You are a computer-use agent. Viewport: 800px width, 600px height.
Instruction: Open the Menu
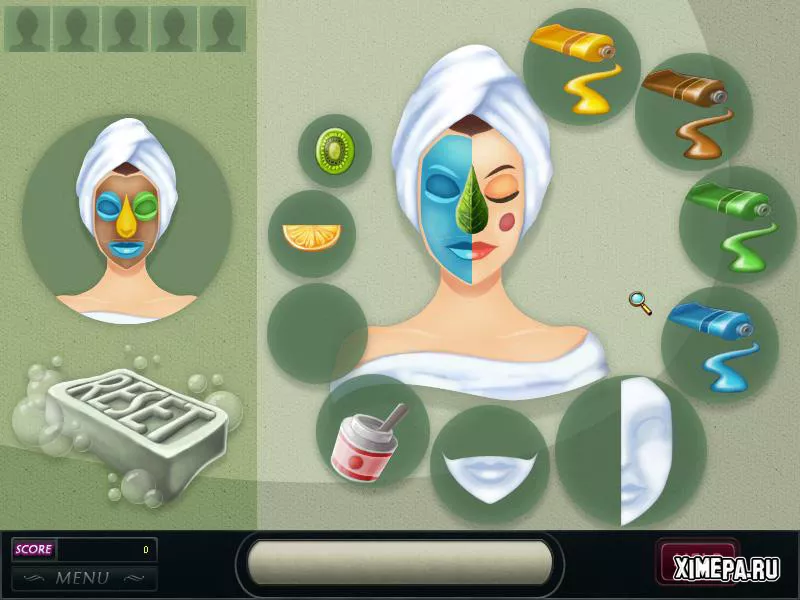(84, 578)
